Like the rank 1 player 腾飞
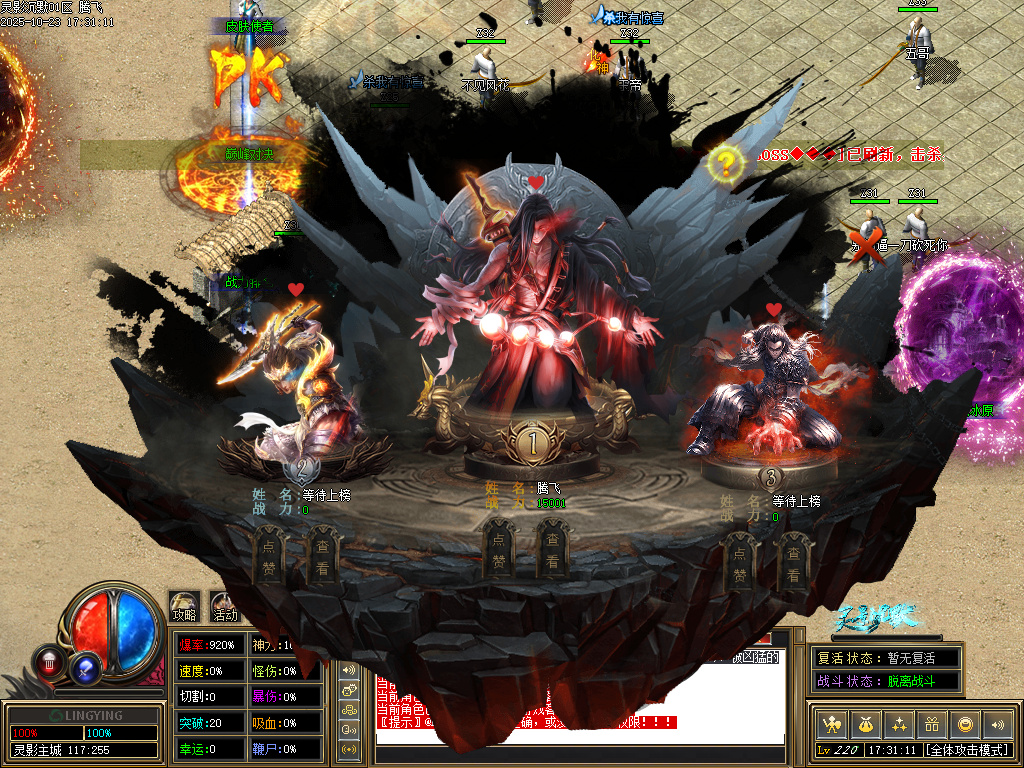The image size is (1024, 768). [498, 551]
